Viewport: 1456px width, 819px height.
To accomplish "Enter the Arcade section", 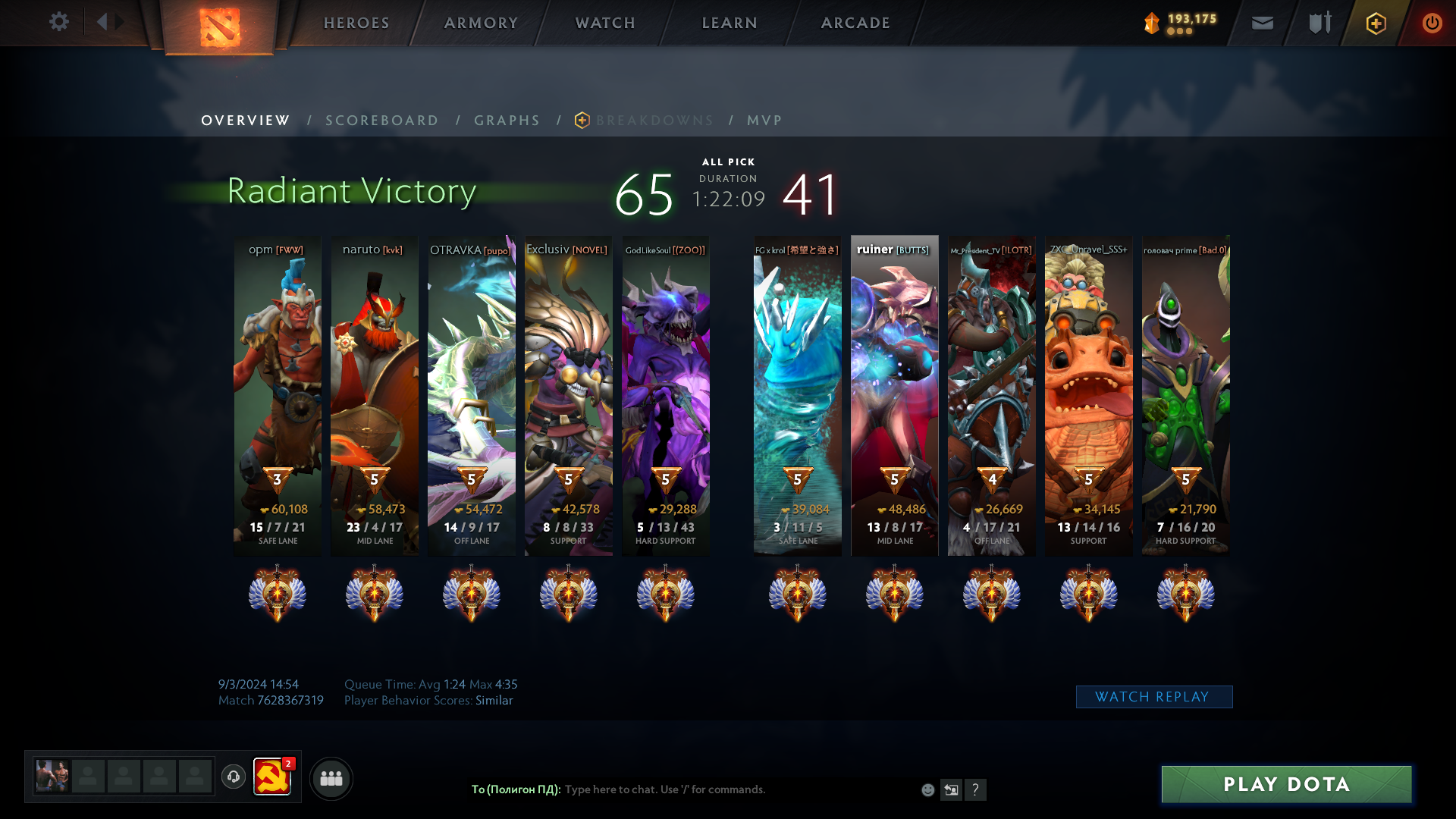I will [855, 23].
